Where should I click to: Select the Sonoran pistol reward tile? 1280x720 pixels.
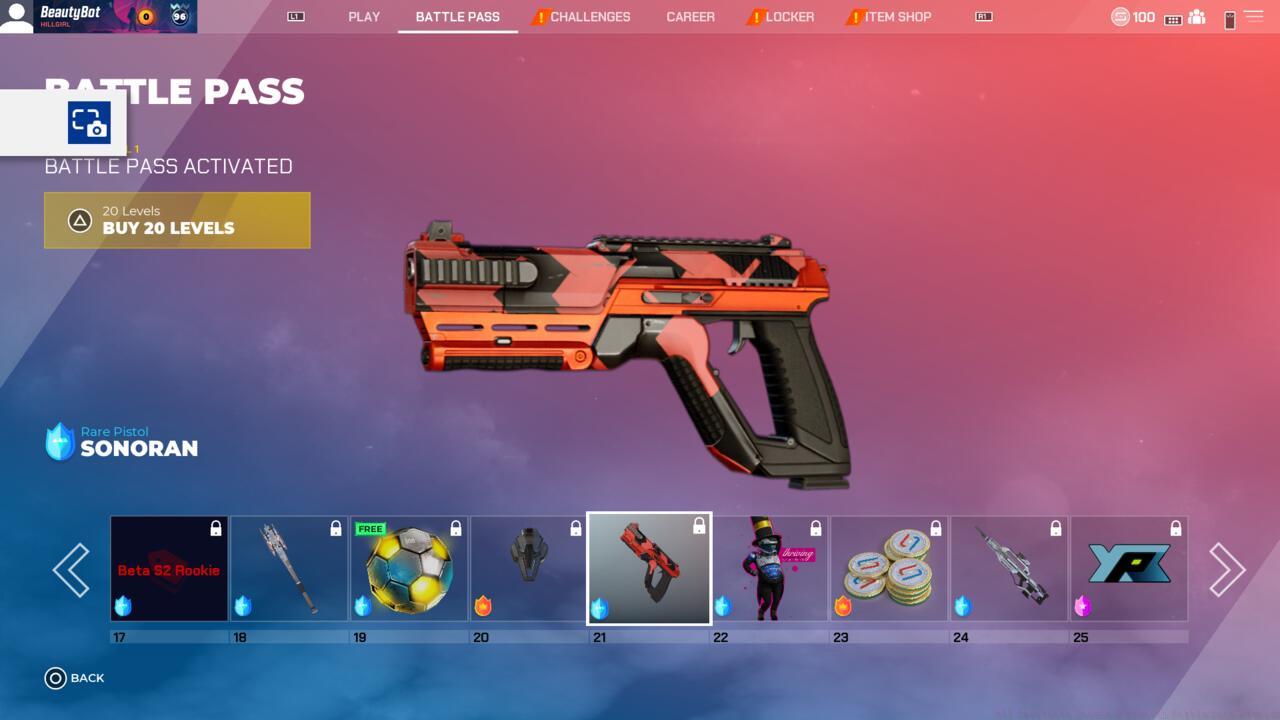tap(649, 569)
